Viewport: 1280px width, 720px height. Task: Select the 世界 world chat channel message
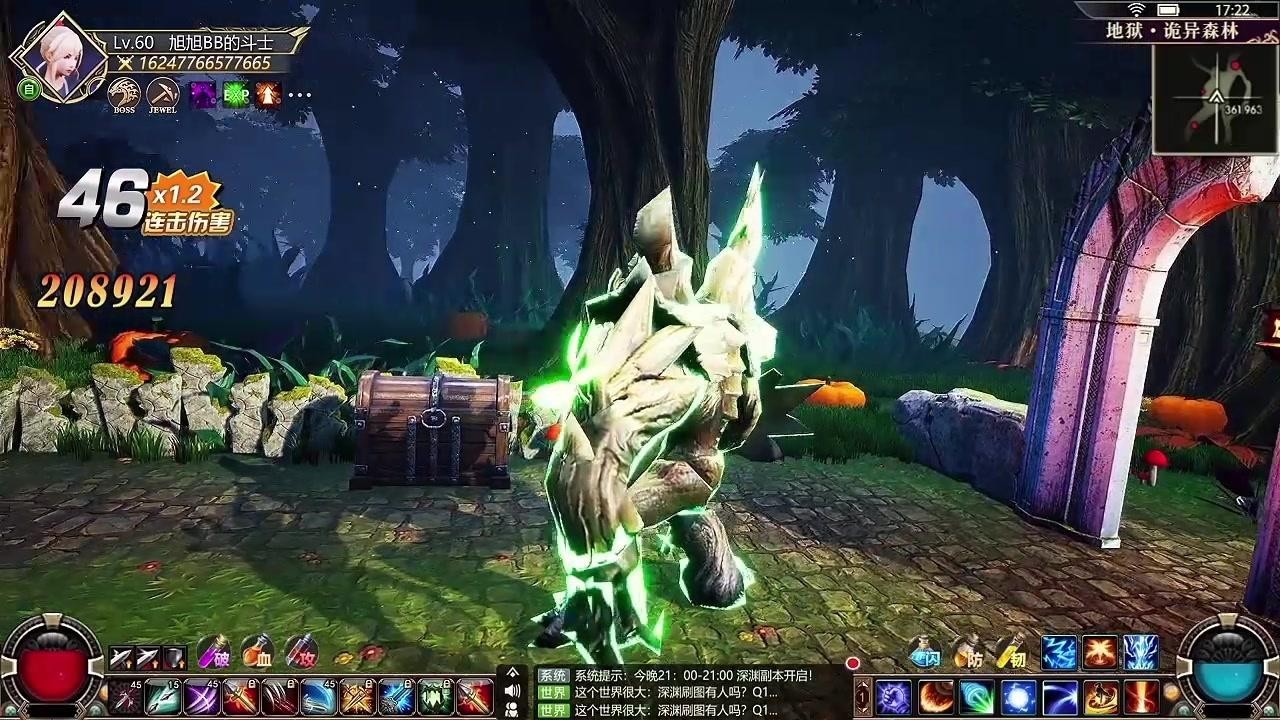[x=553, y=692]
